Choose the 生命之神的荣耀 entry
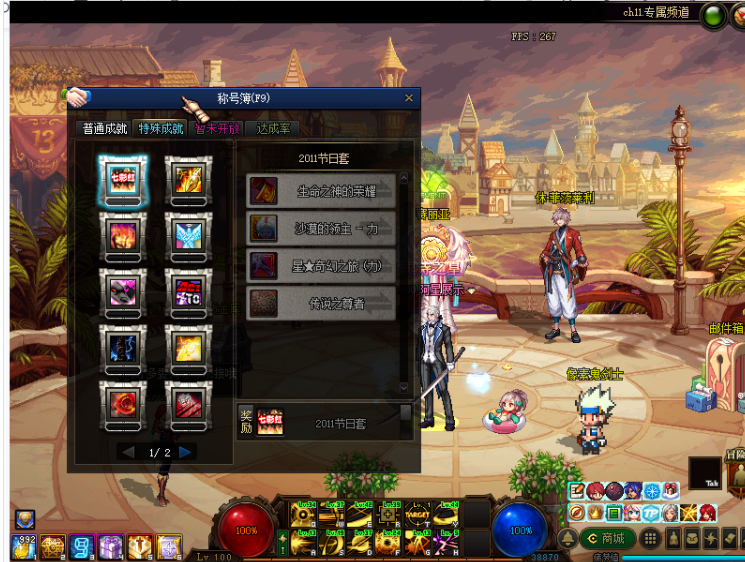 [321, 190]
